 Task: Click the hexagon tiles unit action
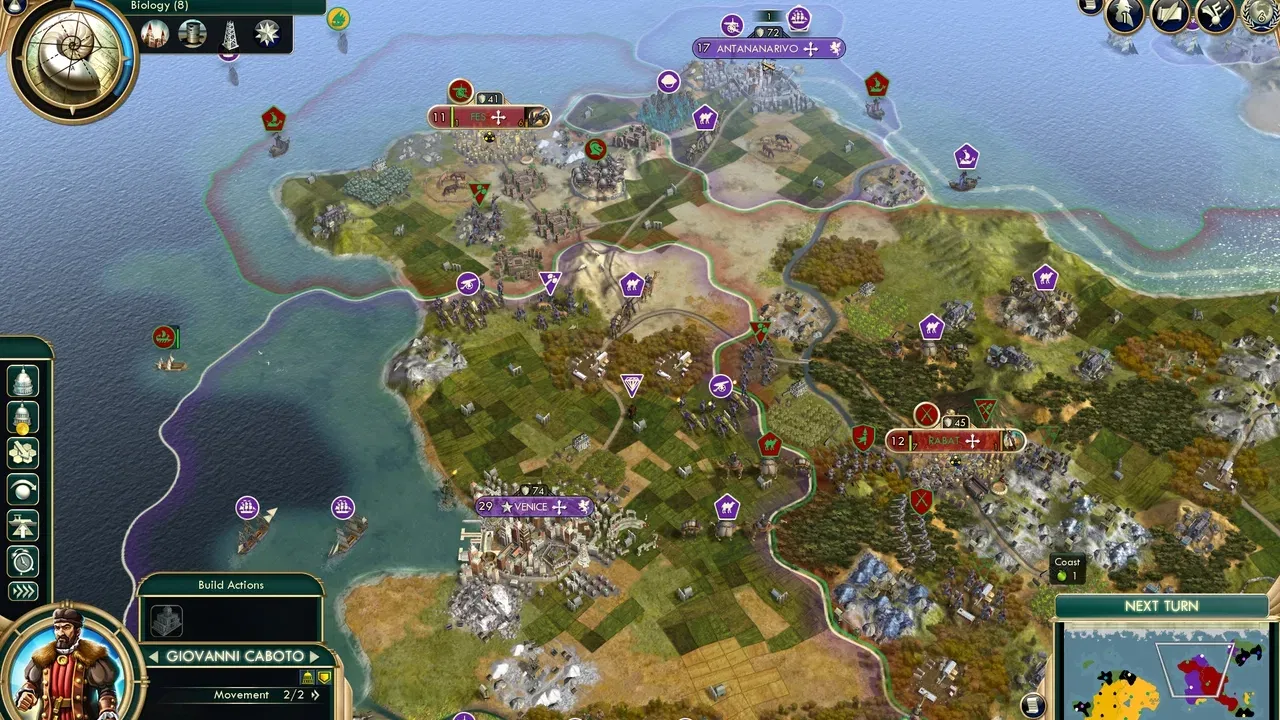pos(23,454)
